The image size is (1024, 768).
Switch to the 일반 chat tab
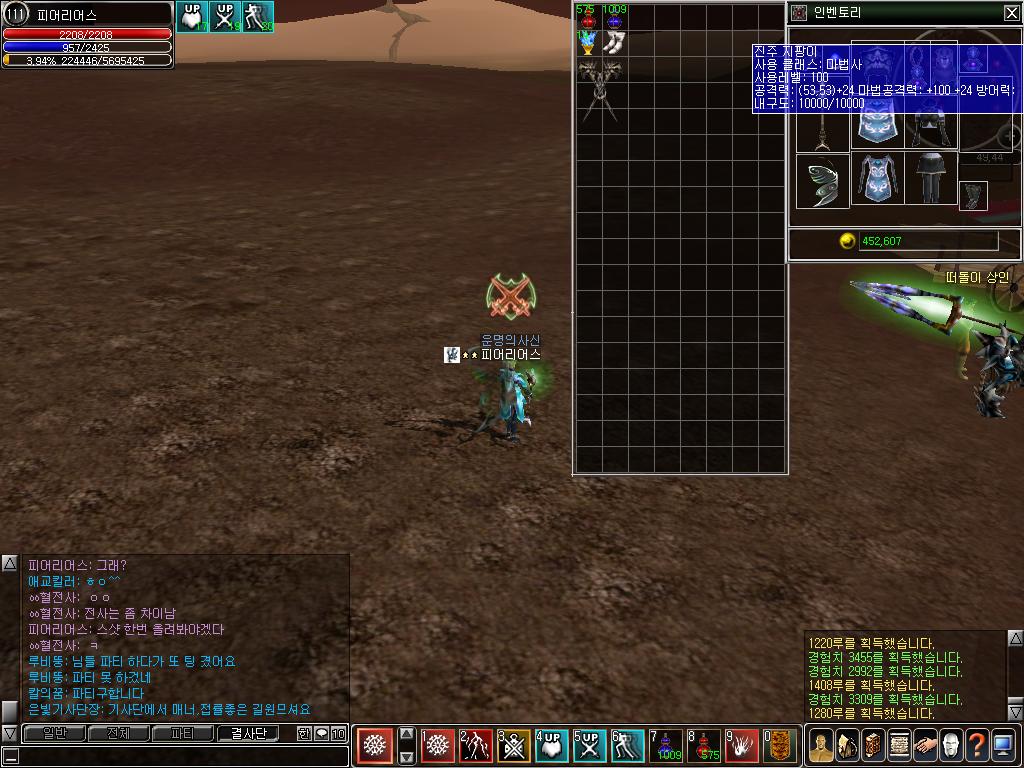(x=54, y=734)
